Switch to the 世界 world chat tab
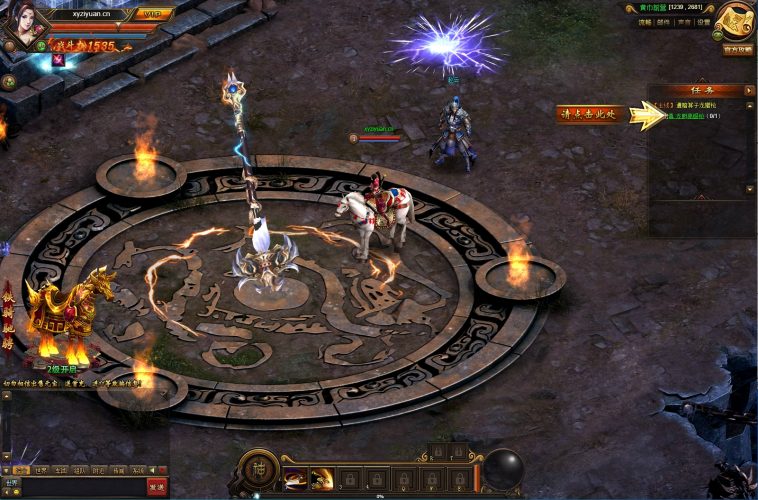 (x=41, y=469)
